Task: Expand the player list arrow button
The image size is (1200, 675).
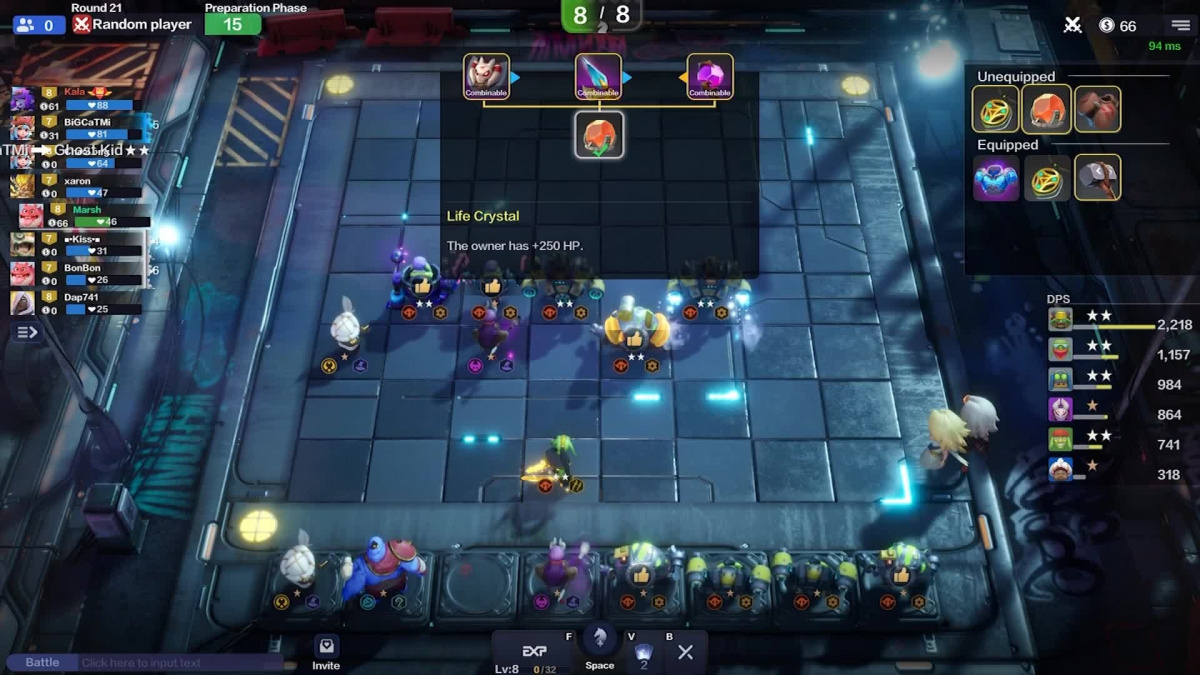Action: 27,332
